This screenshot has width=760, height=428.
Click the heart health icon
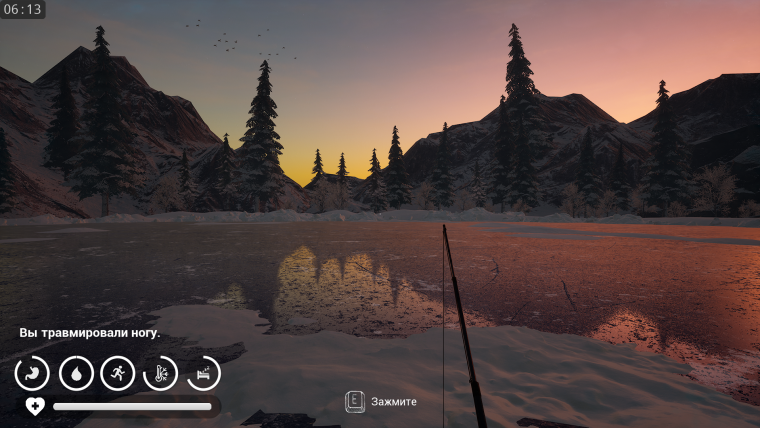coord(35,406)
